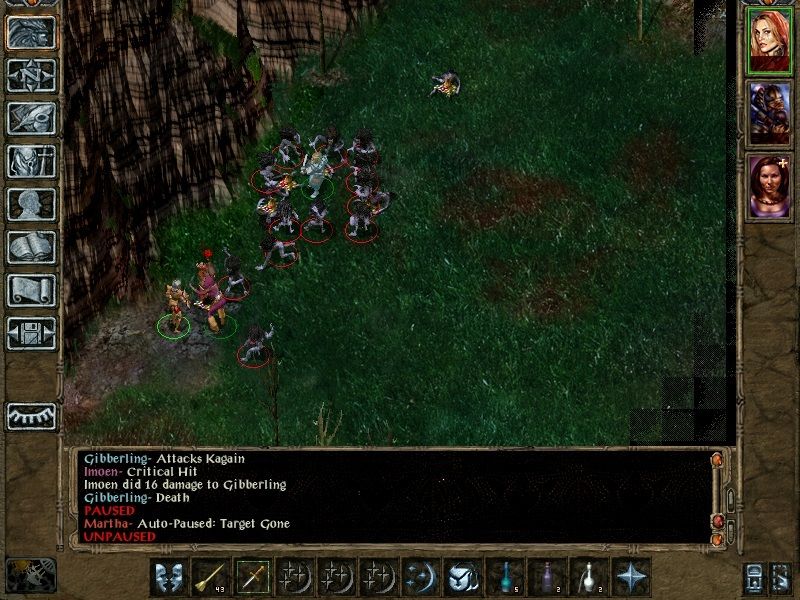Open the options menu with the floppy disk icon
The width and height of the screenshot is (800, 600).
click(31, 333)
